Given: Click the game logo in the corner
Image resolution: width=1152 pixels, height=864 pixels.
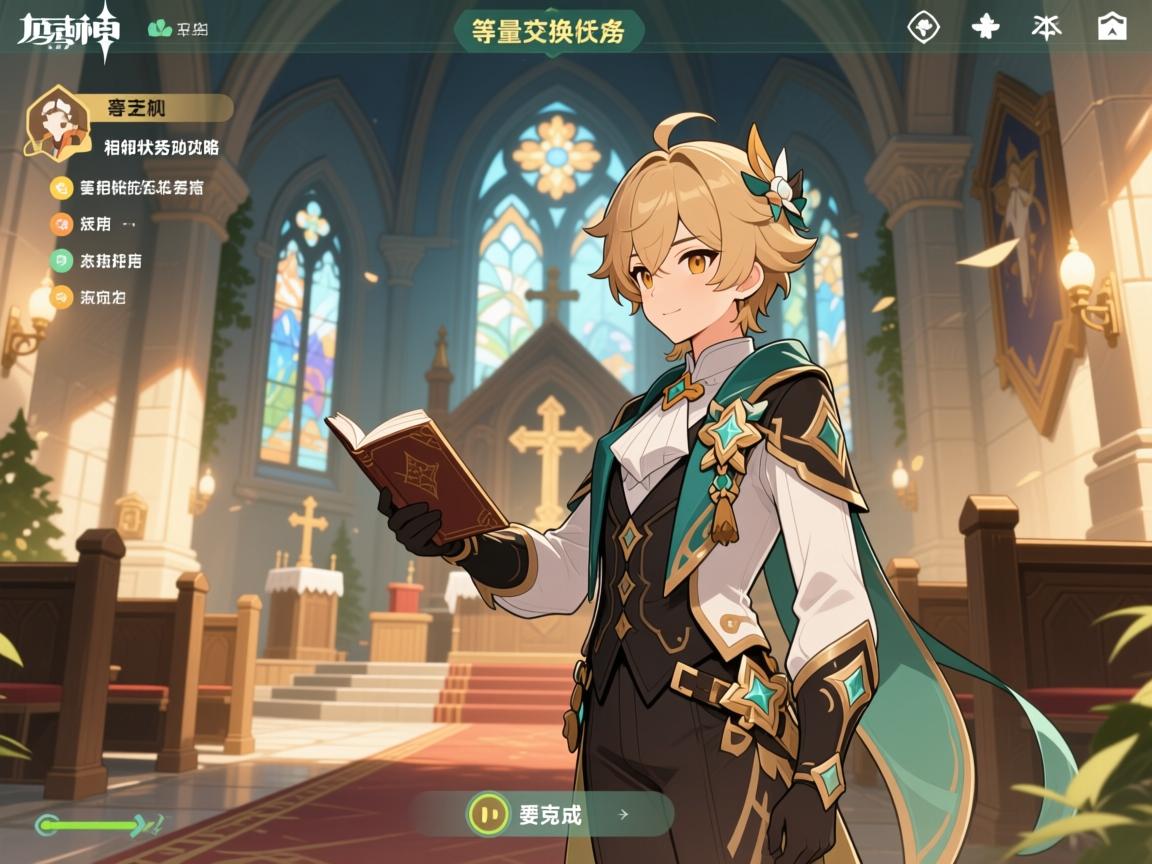Looking at the screenshot, I should (x=68, y=32).
